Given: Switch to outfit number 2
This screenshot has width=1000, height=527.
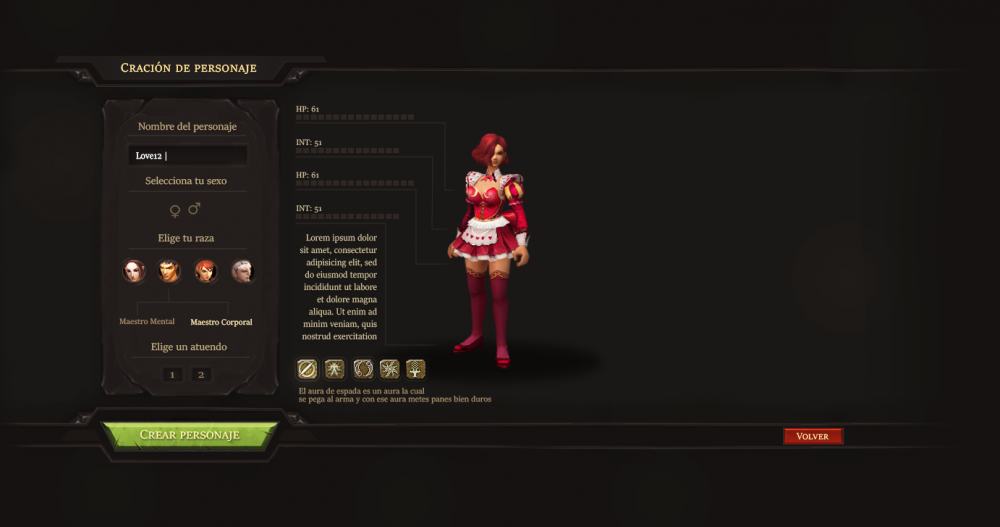Looking at the screenshot, I should click(201, 374).
